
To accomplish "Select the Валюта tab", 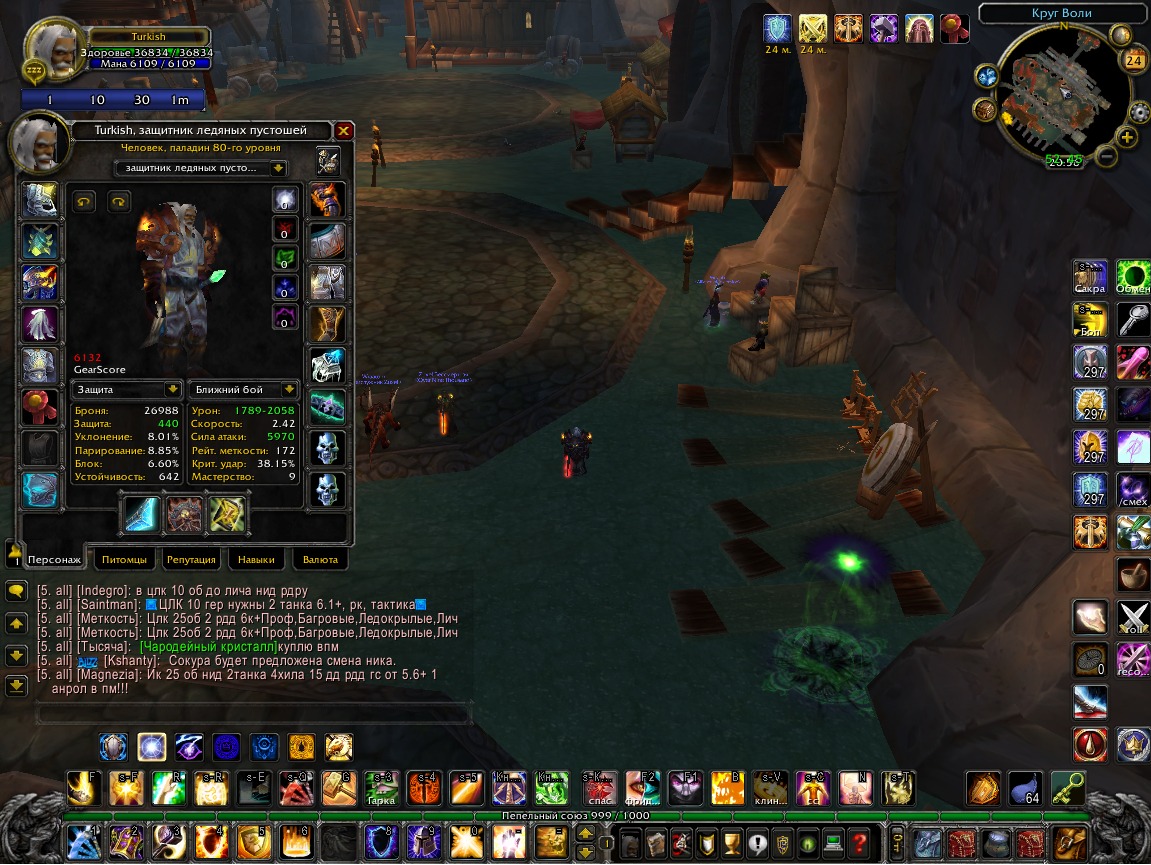I will pos(320,559).
